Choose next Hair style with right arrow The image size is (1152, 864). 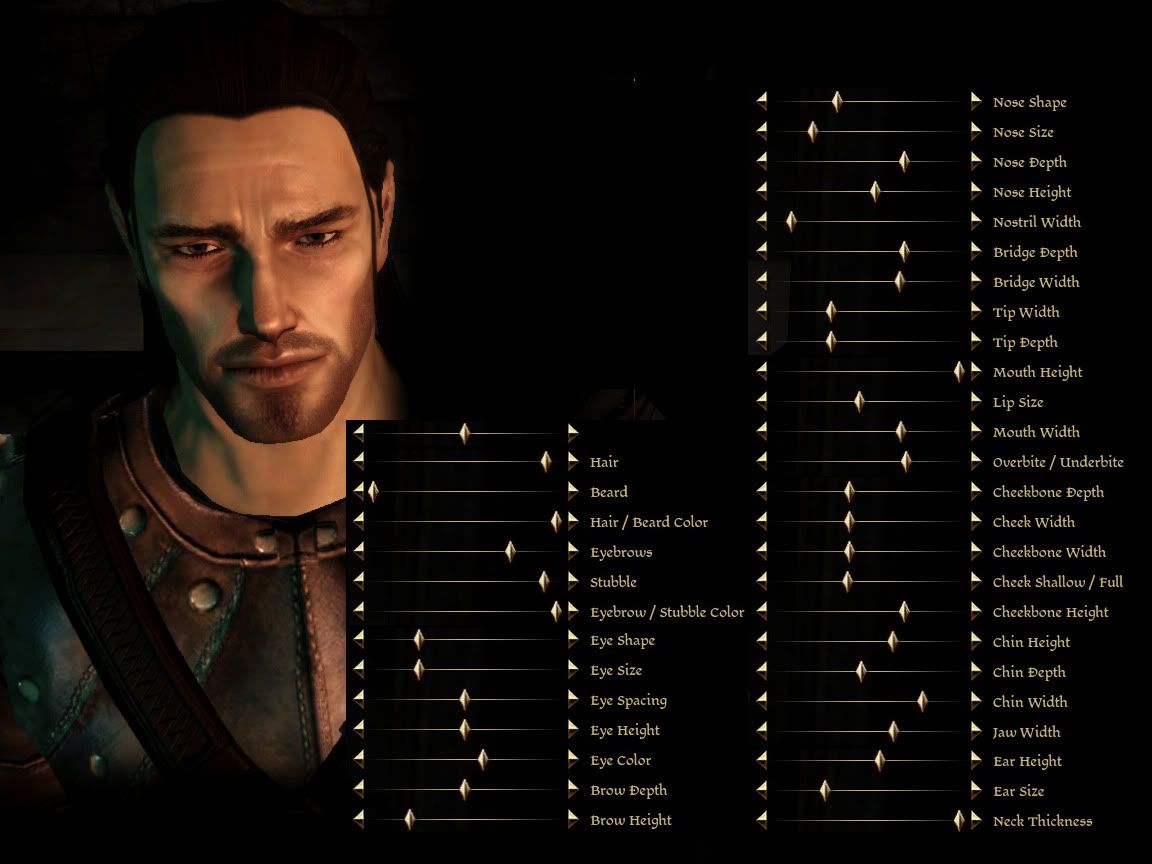573,461
